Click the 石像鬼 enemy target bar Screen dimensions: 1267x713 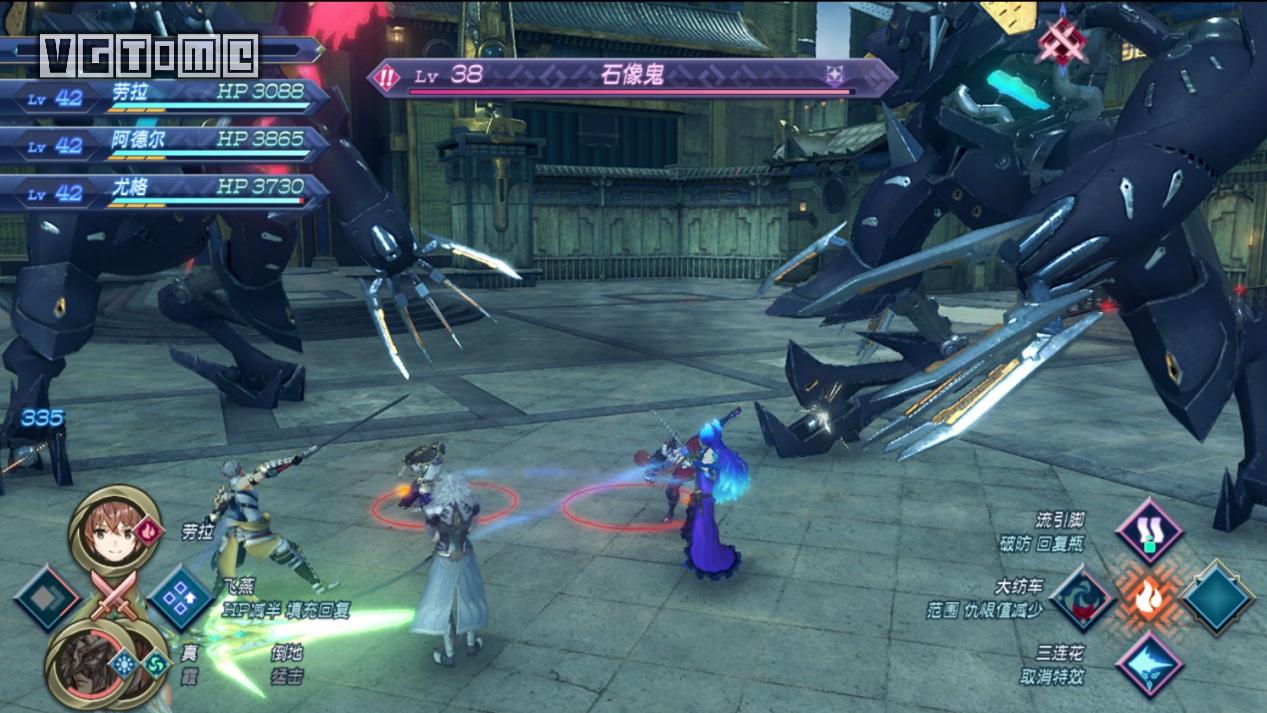pos(632,77)
